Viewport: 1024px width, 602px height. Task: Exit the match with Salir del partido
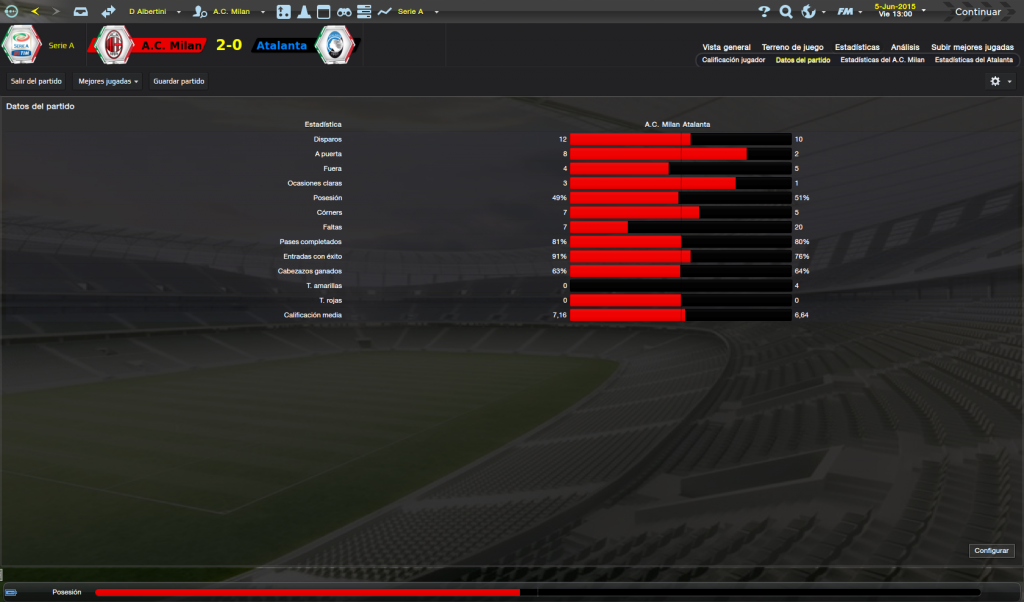tap(36, 81)
